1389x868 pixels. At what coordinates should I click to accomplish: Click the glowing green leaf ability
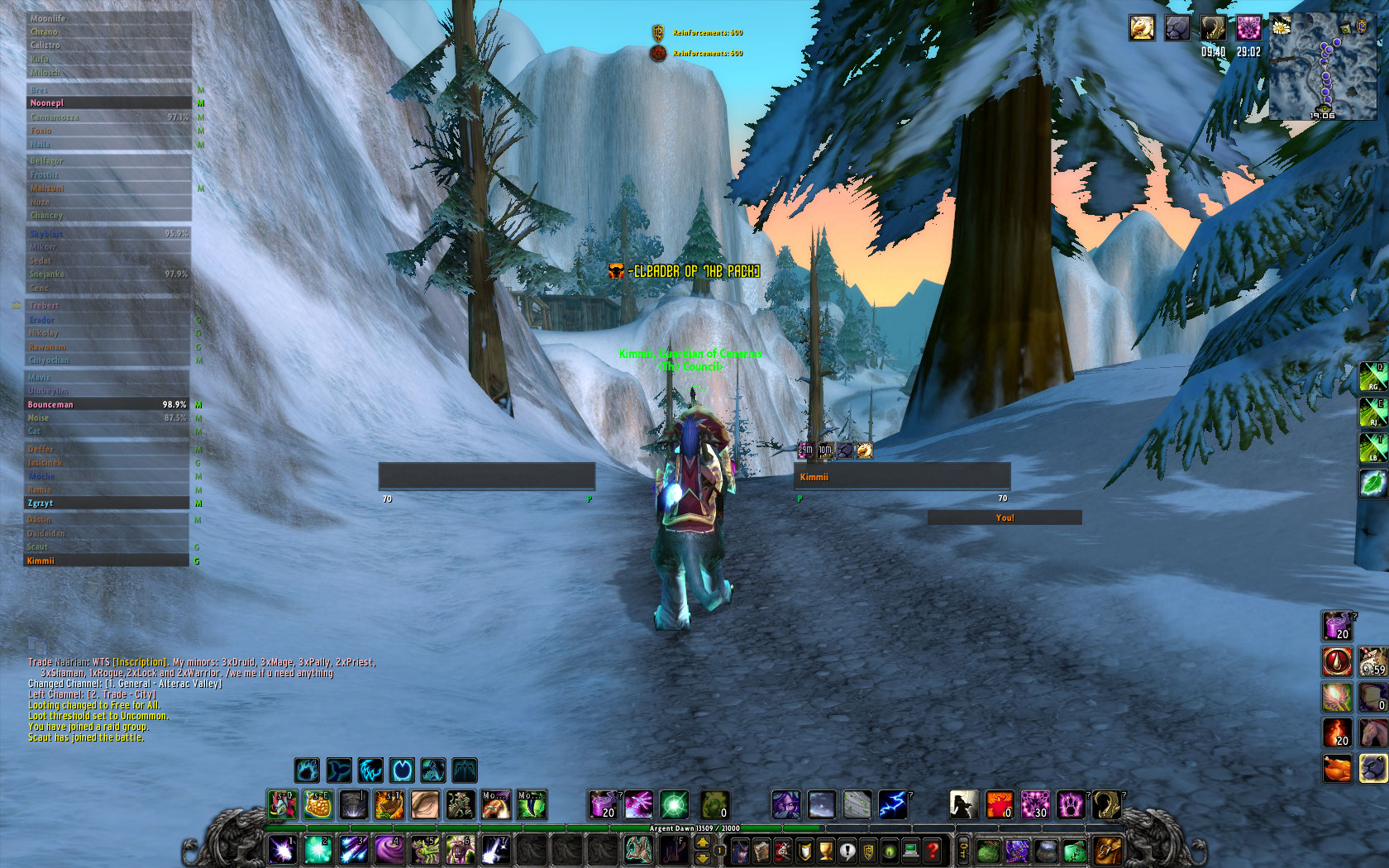coord(1373,484)
